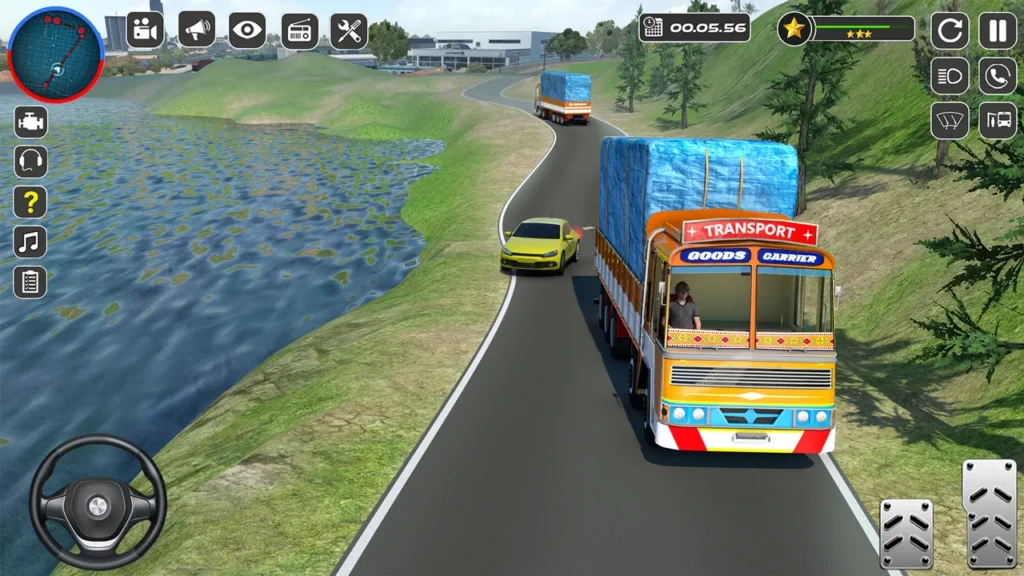Toggle music with the note icon

[x=30, y=241]
